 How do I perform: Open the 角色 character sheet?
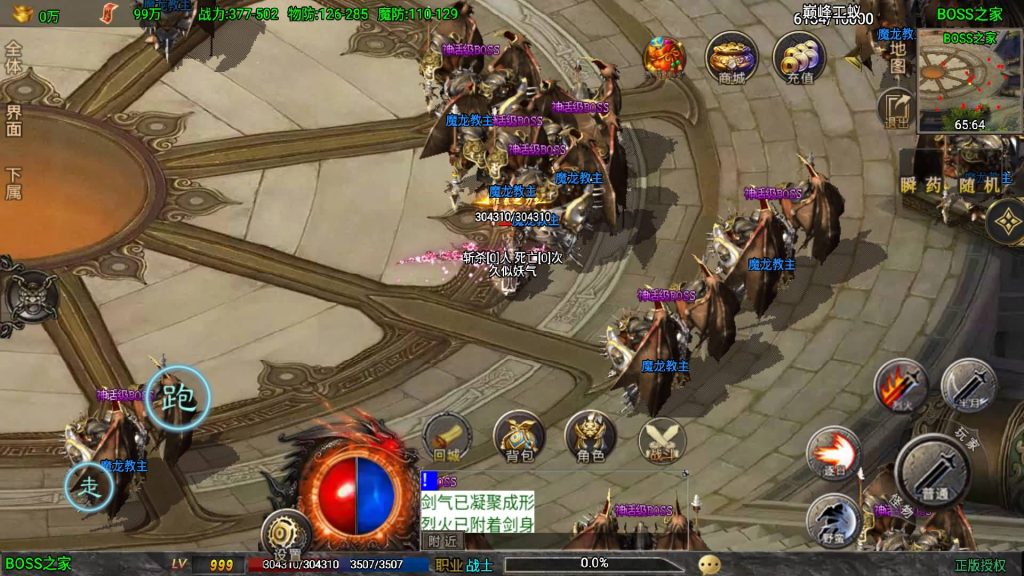pos(591,437)
